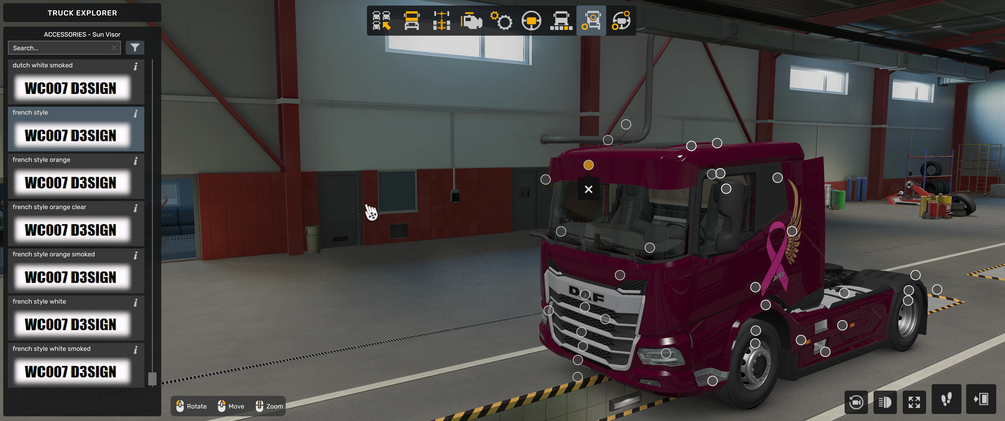Screen dimensions: 1005x421
Task: Open the truck selection icon with arrow
Action: (x=381, y=21)
